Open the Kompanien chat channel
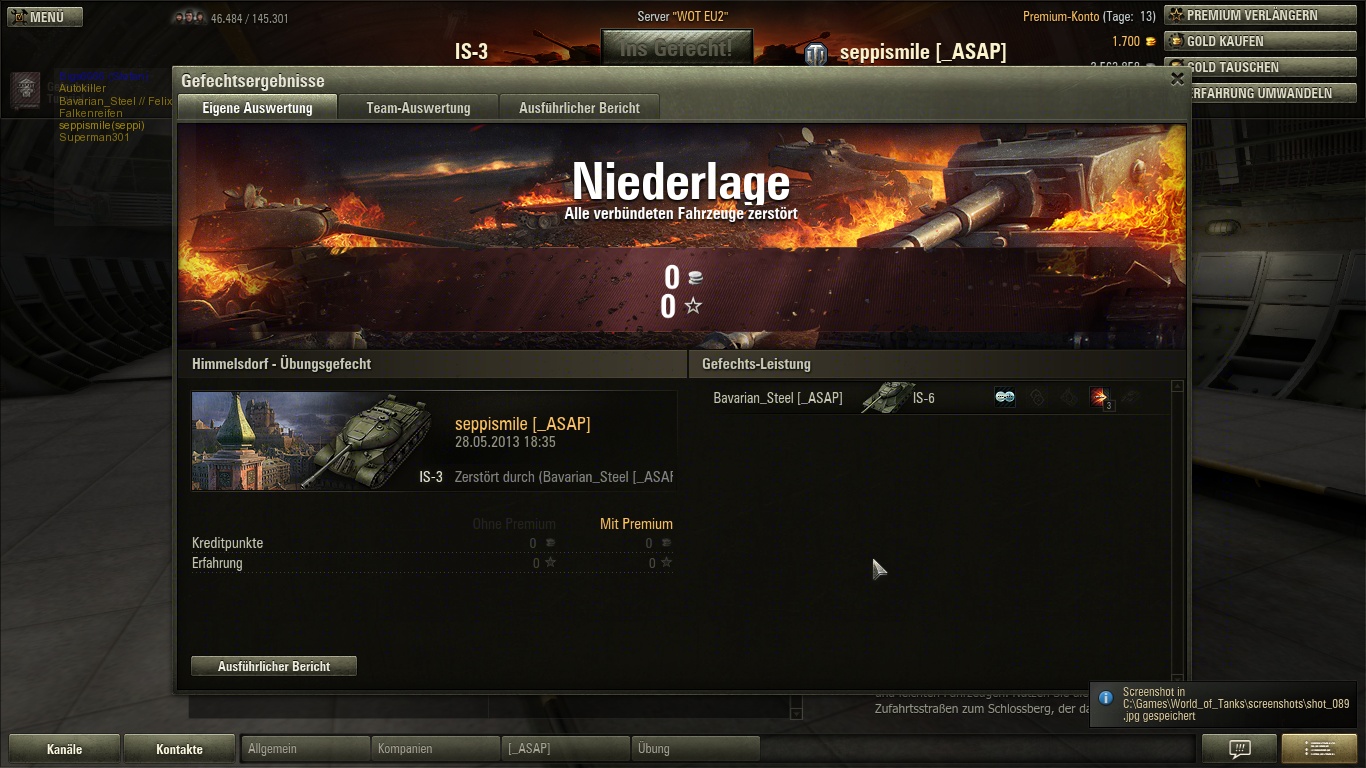1366x768 pixels. coord(435,749)
